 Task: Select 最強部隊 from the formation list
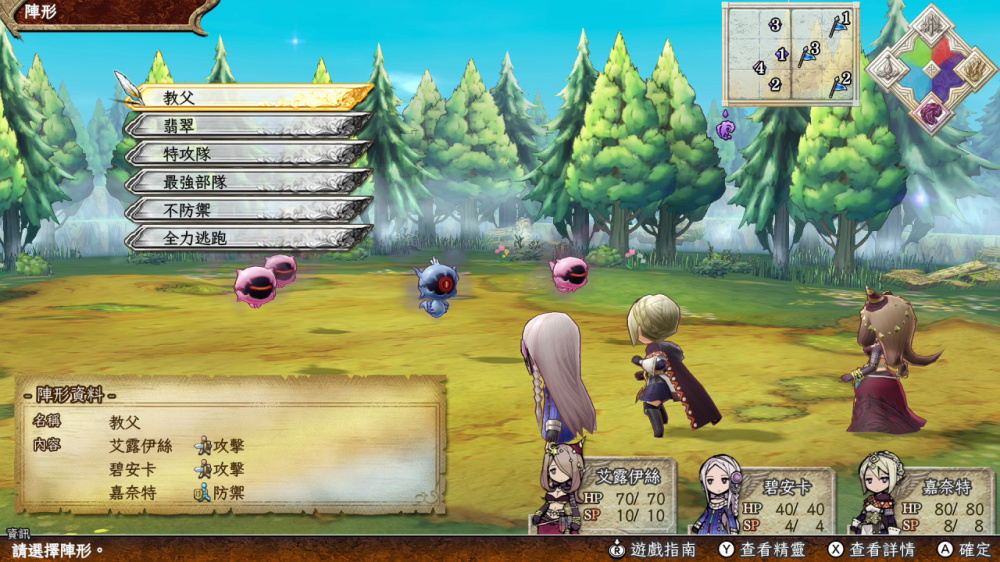click(x=250, y=181)
